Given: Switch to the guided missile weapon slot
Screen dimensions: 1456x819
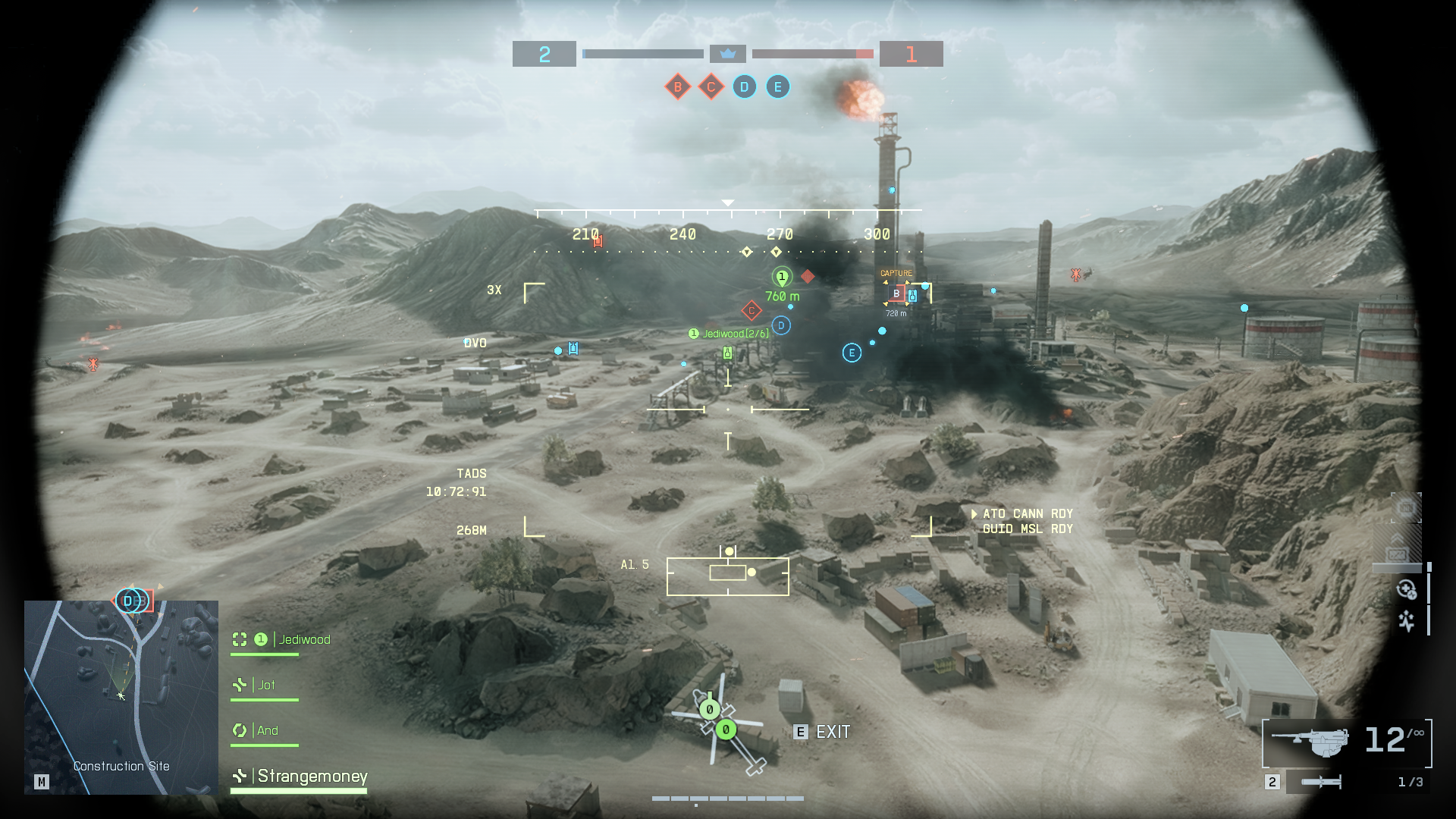Looking at the screenshot, I should click(1321, 782).
